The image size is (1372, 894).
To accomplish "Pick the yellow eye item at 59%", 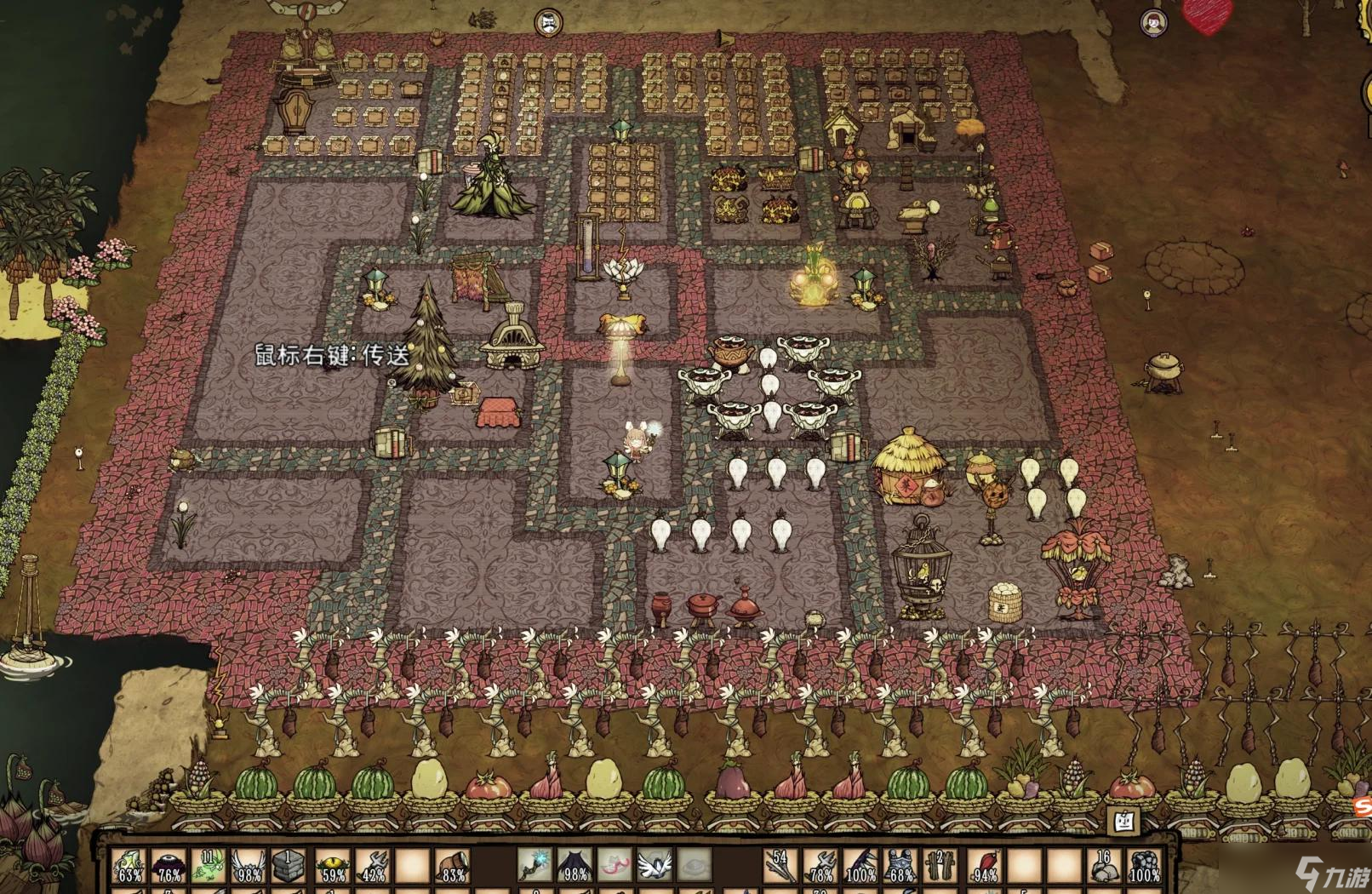I will coord(331,866).
